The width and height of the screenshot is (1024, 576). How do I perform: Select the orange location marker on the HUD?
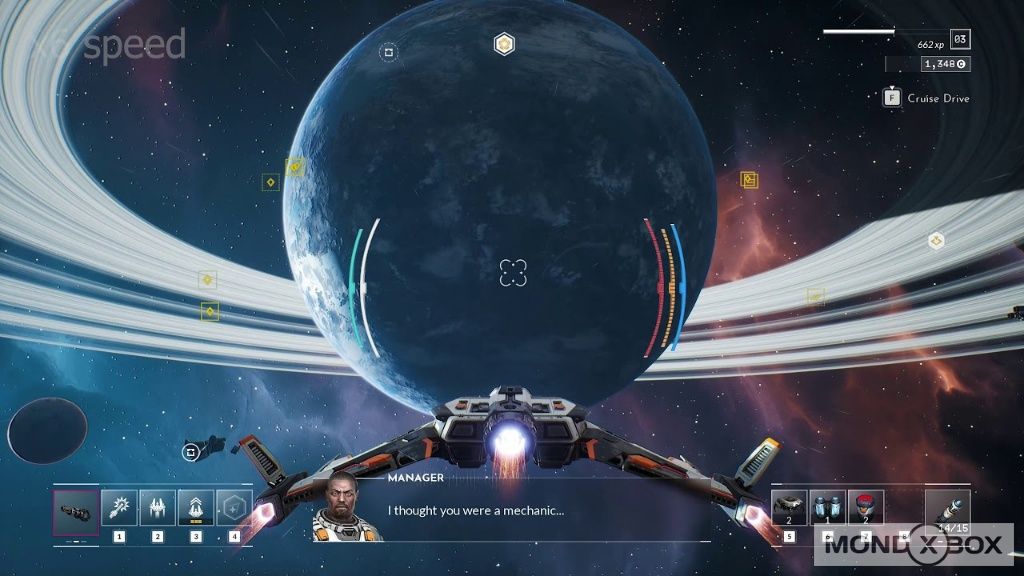[x=749, y=180]
